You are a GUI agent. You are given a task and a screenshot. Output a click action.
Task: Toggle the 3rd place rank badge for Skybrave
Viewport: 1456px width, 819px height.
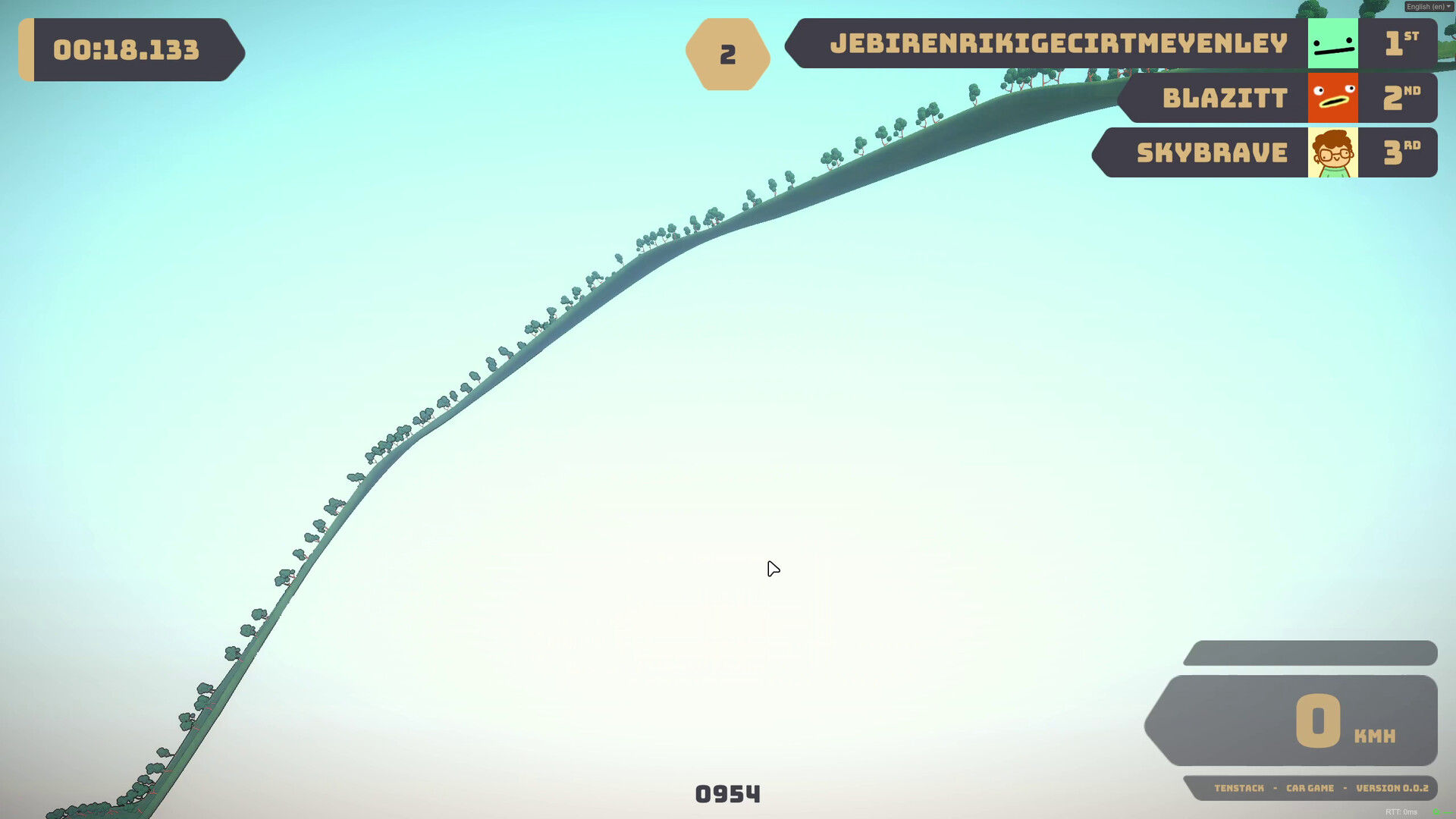(x=1399, y=152)
